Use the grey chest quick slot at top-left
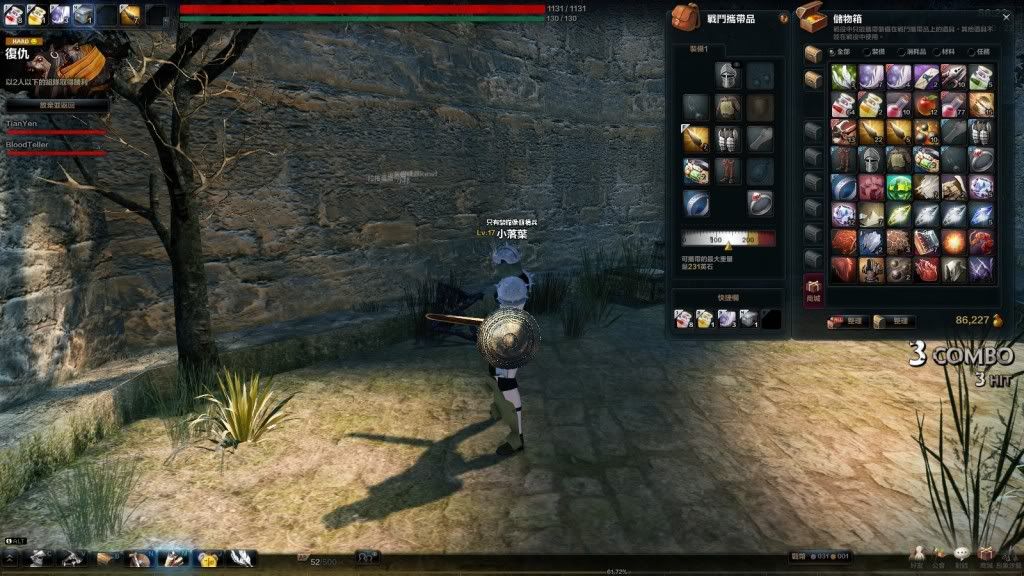This screenshot has height=576, width=1024. 83,14
